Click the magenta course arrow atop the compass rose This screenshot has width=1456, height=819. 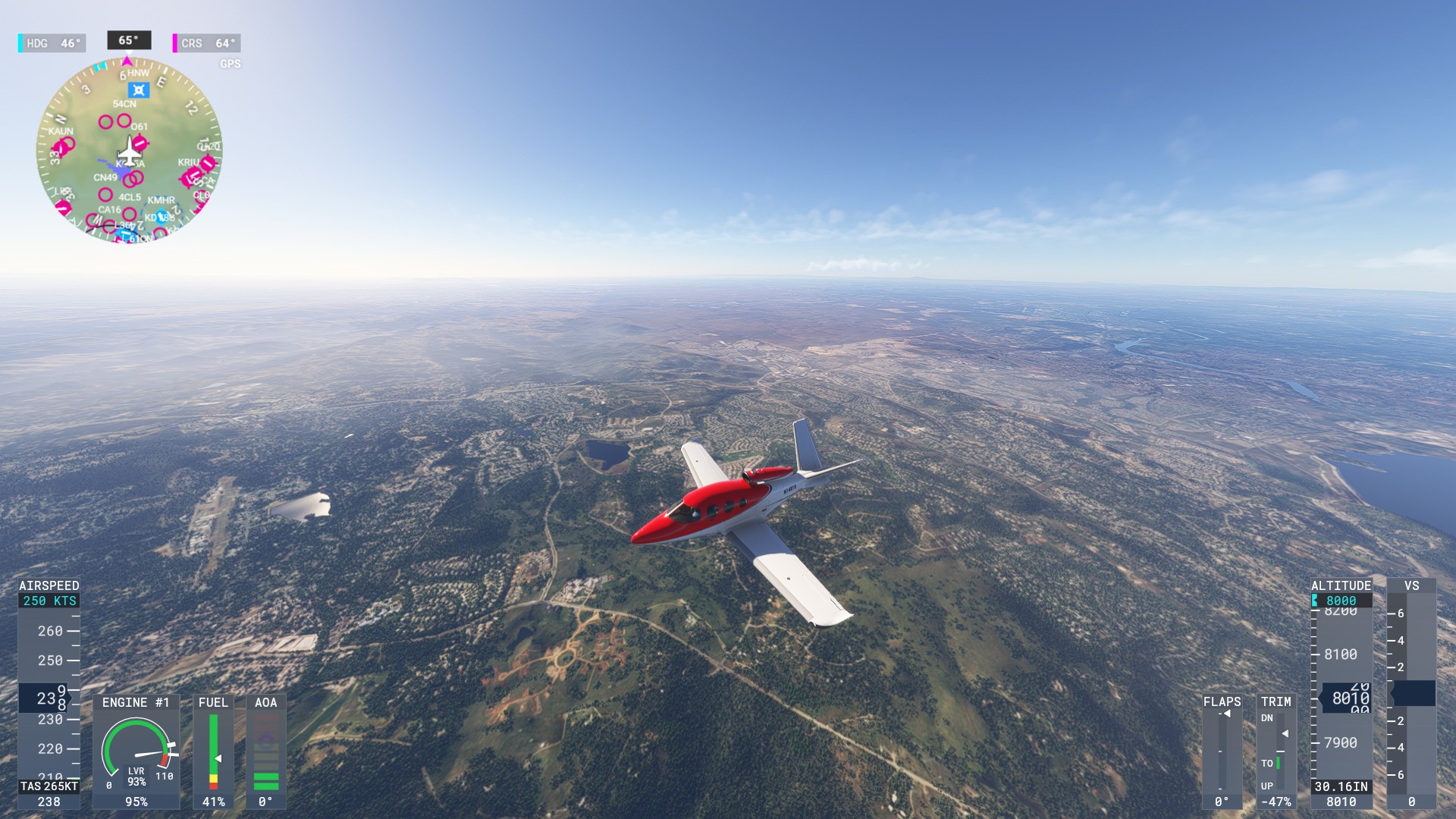126,61
